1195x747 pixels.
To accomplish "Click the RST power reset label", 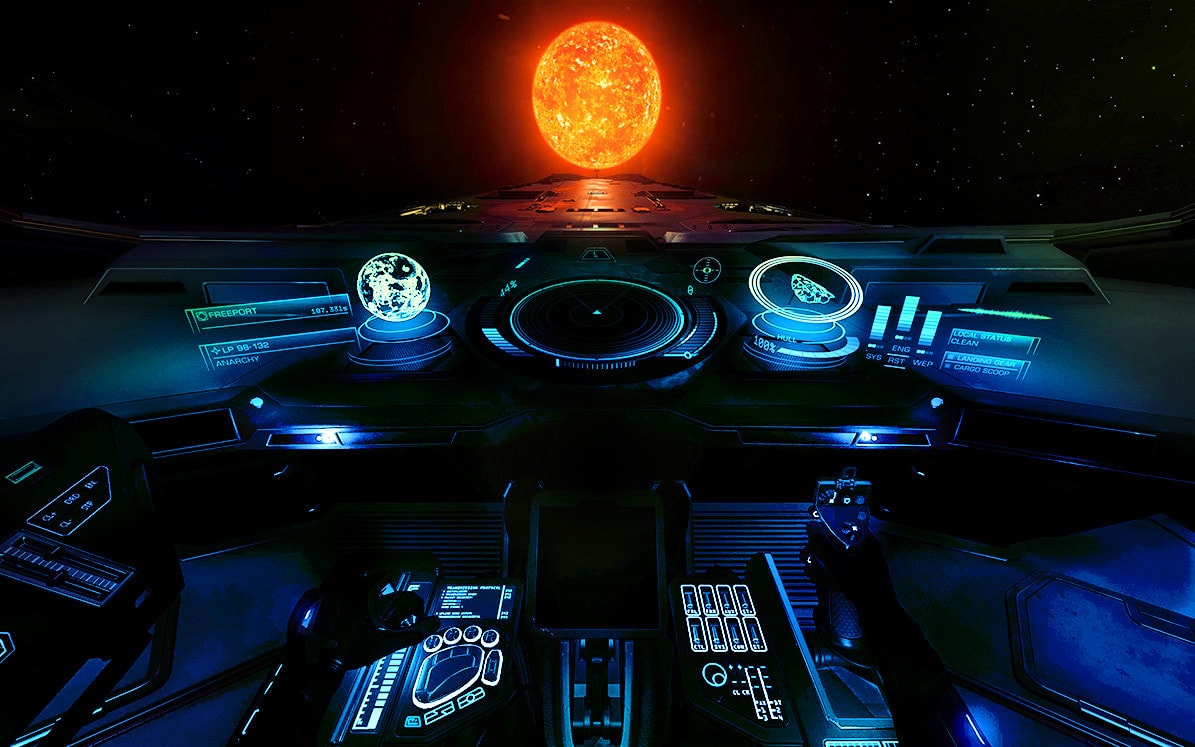I will (x=897, y=361).
